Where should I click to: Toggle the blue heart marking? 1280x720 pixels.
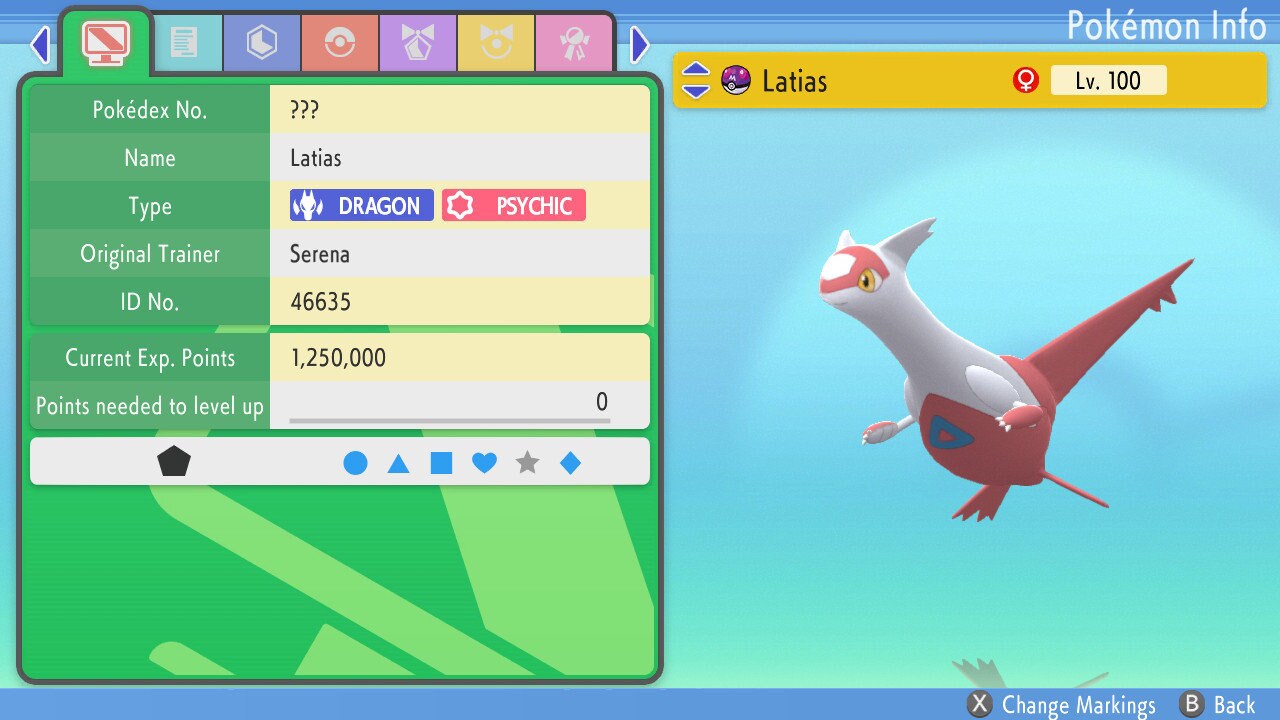[484, 463]
